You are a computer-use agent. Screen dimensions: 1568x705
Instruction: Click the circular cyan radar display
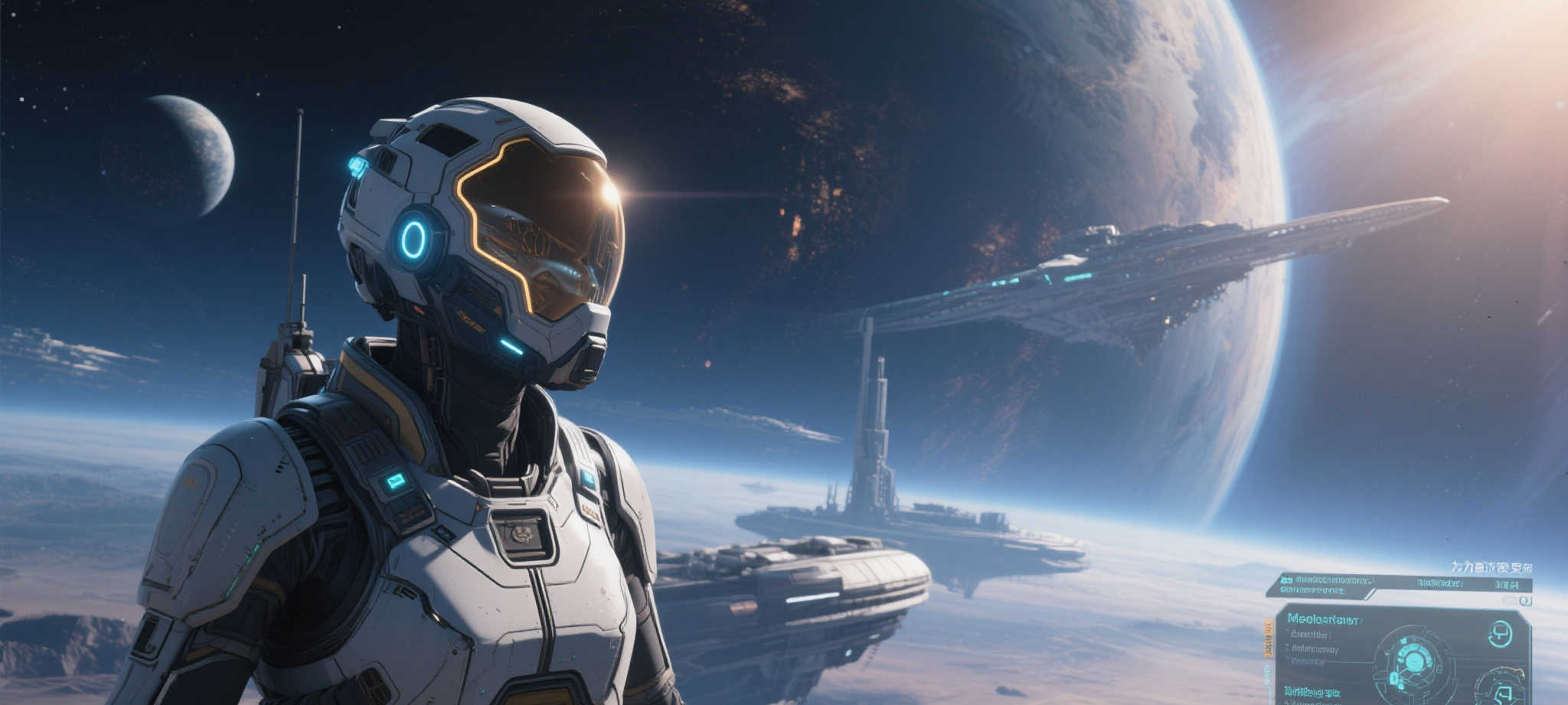[1414, 661]
